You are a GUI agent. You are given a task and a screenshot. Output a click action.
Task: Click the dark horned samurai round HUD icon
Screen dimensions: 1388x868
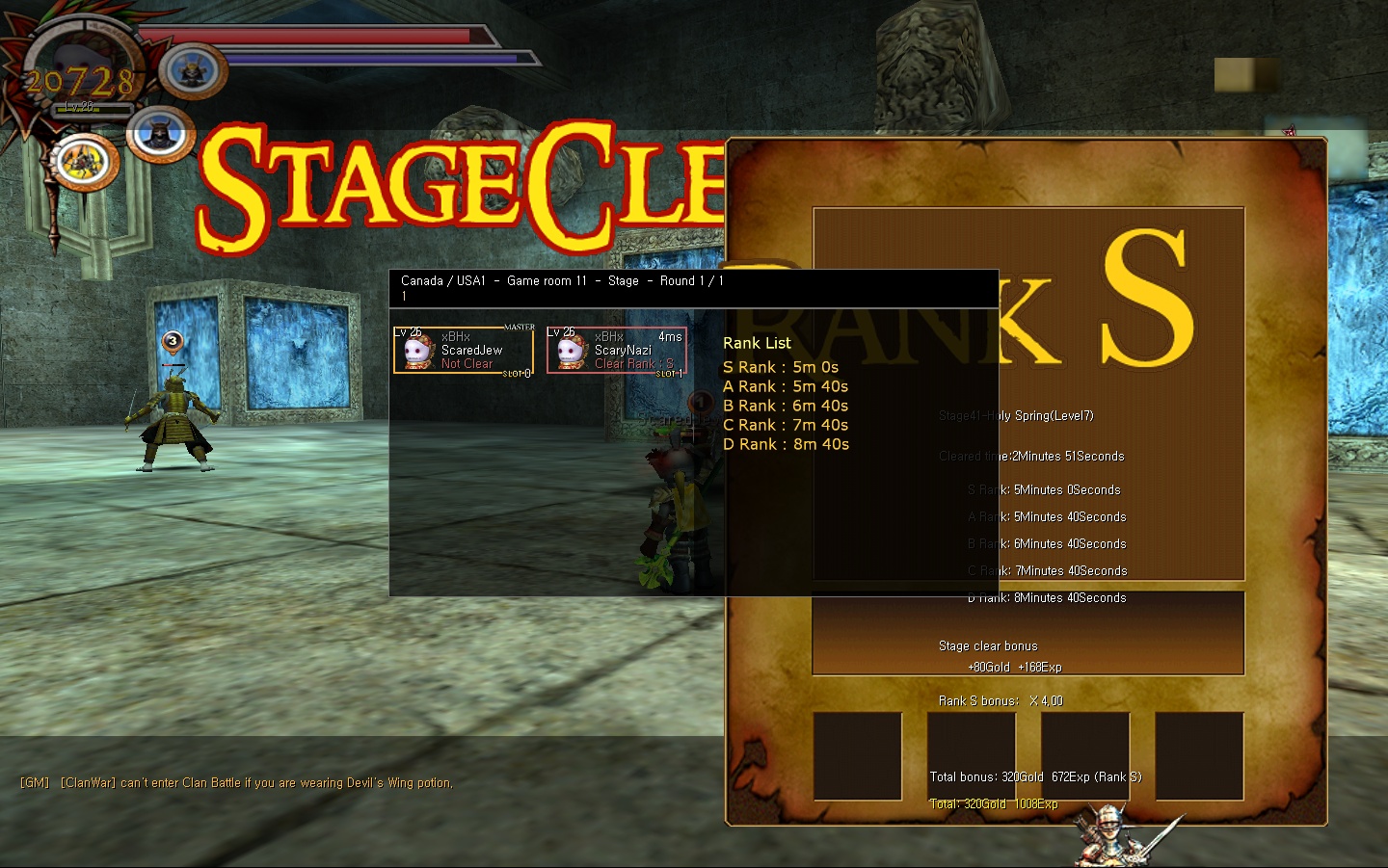click(x=161, y=135)
